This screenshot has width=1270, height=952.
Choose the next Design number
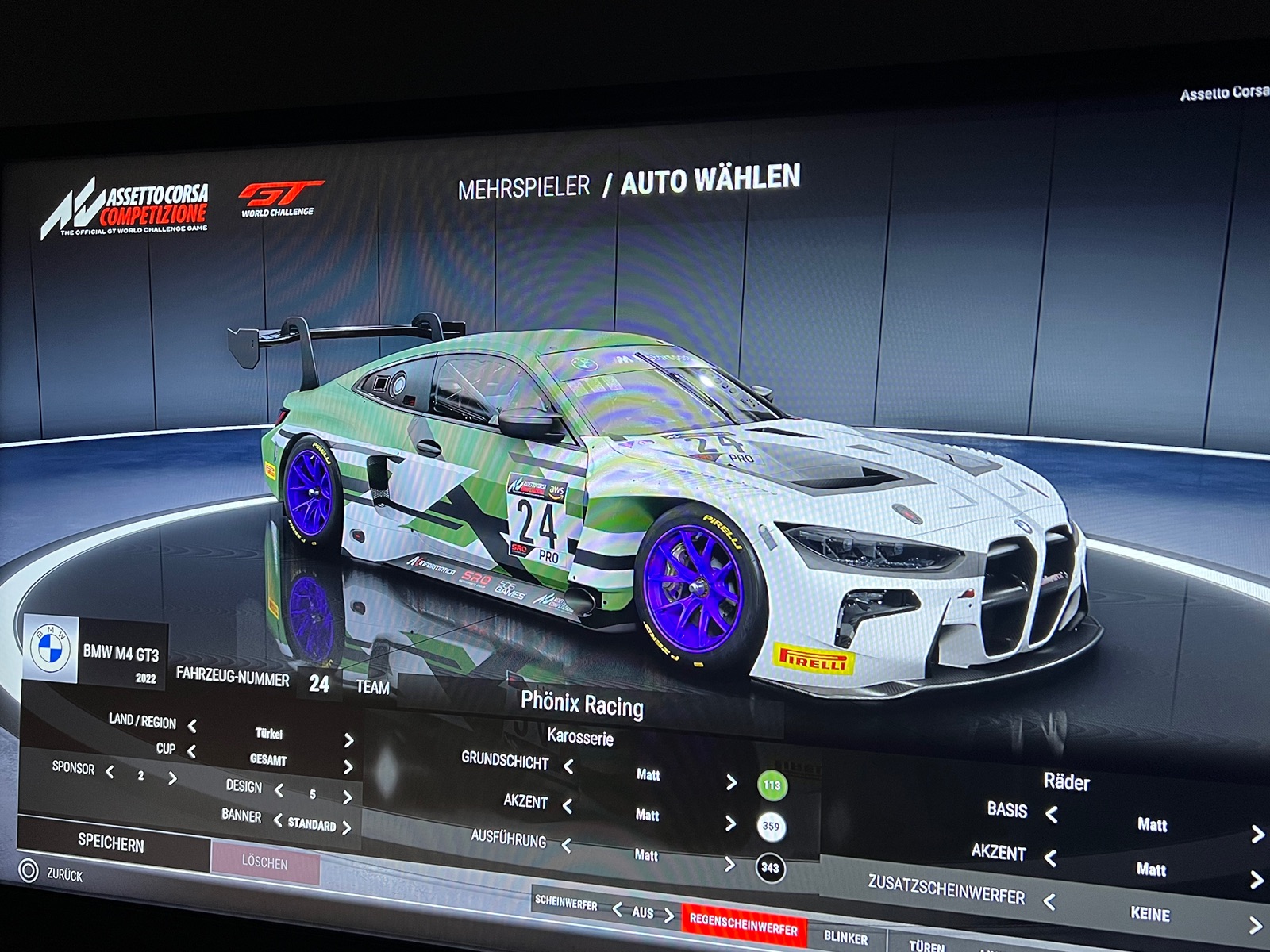pos(347,797)
